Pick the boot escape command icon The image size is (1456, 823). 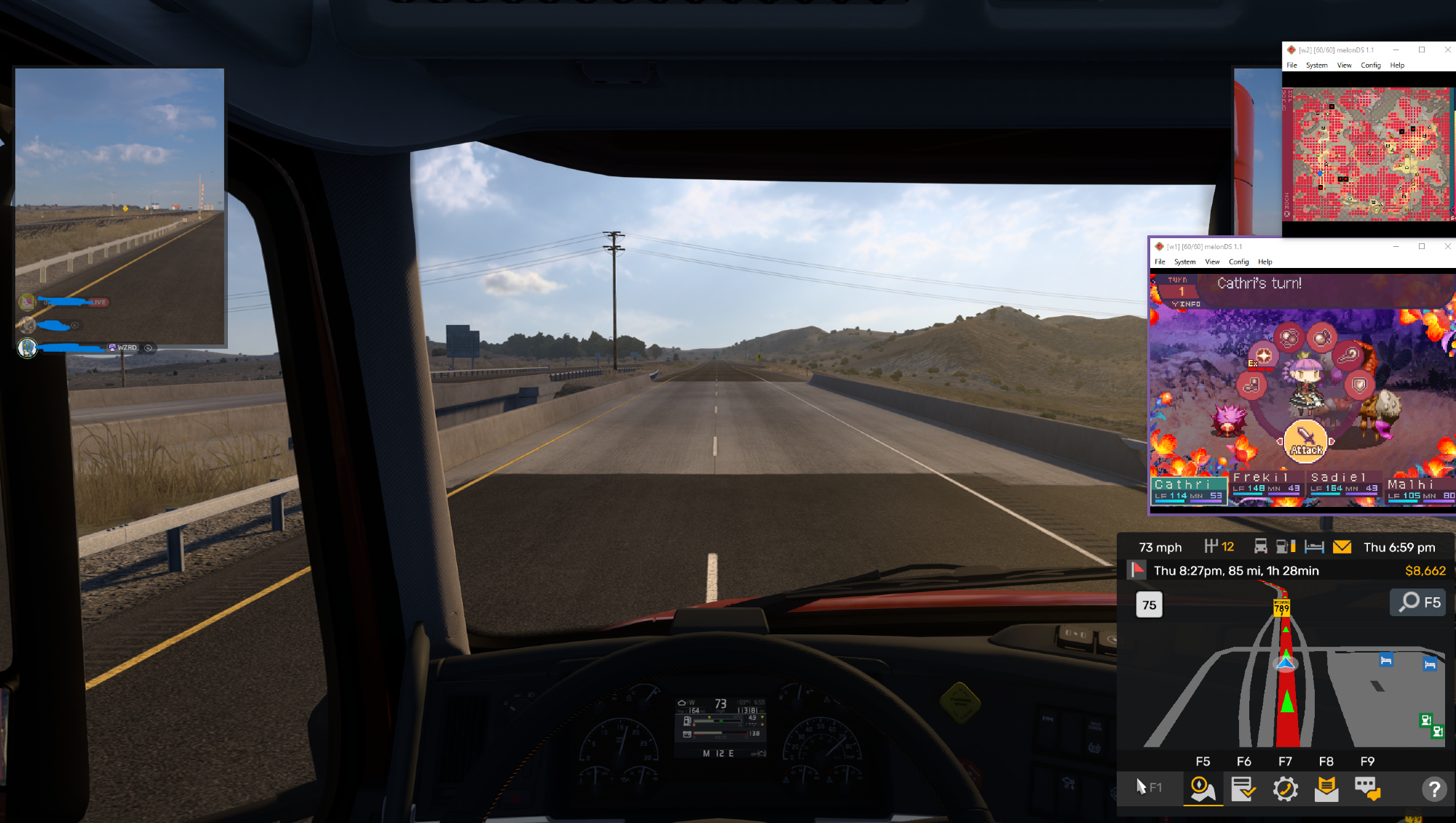(x=1251, y=385)
